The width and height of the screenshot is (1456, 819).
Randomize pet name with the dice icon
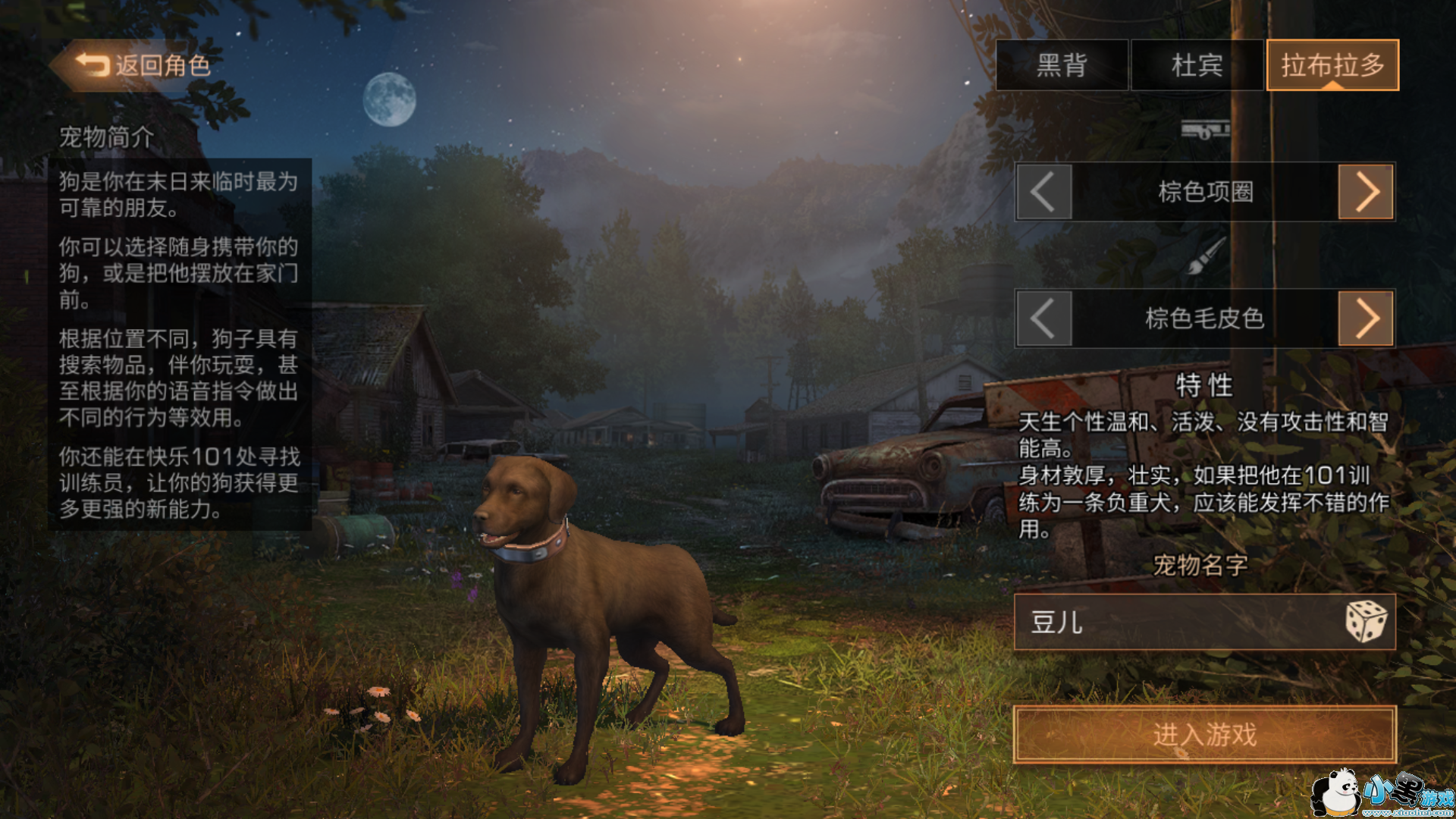[x=1366, y=622]
